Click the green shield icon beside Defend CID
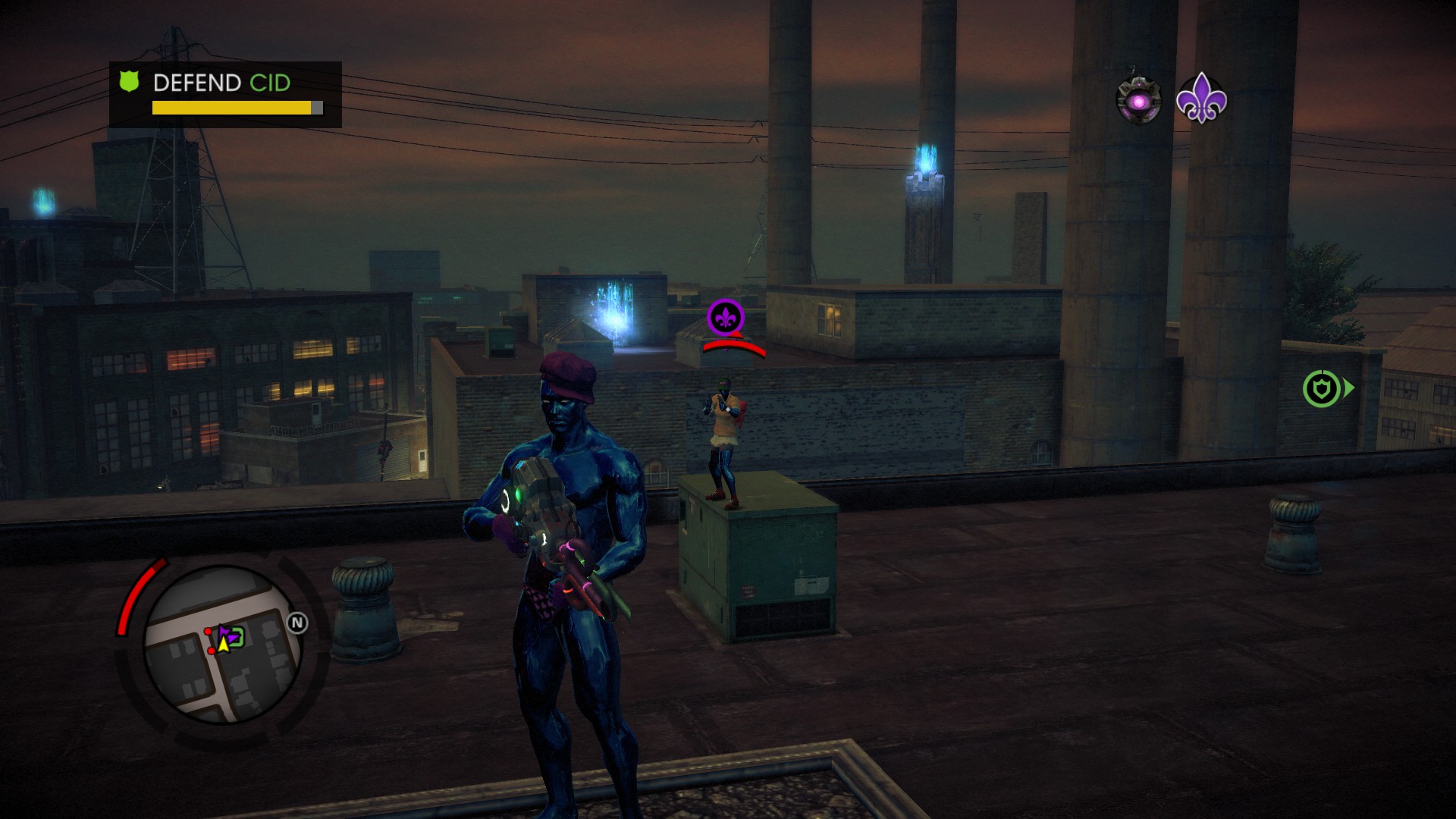This screenshot has width=1456, height=819. point(130,82)
